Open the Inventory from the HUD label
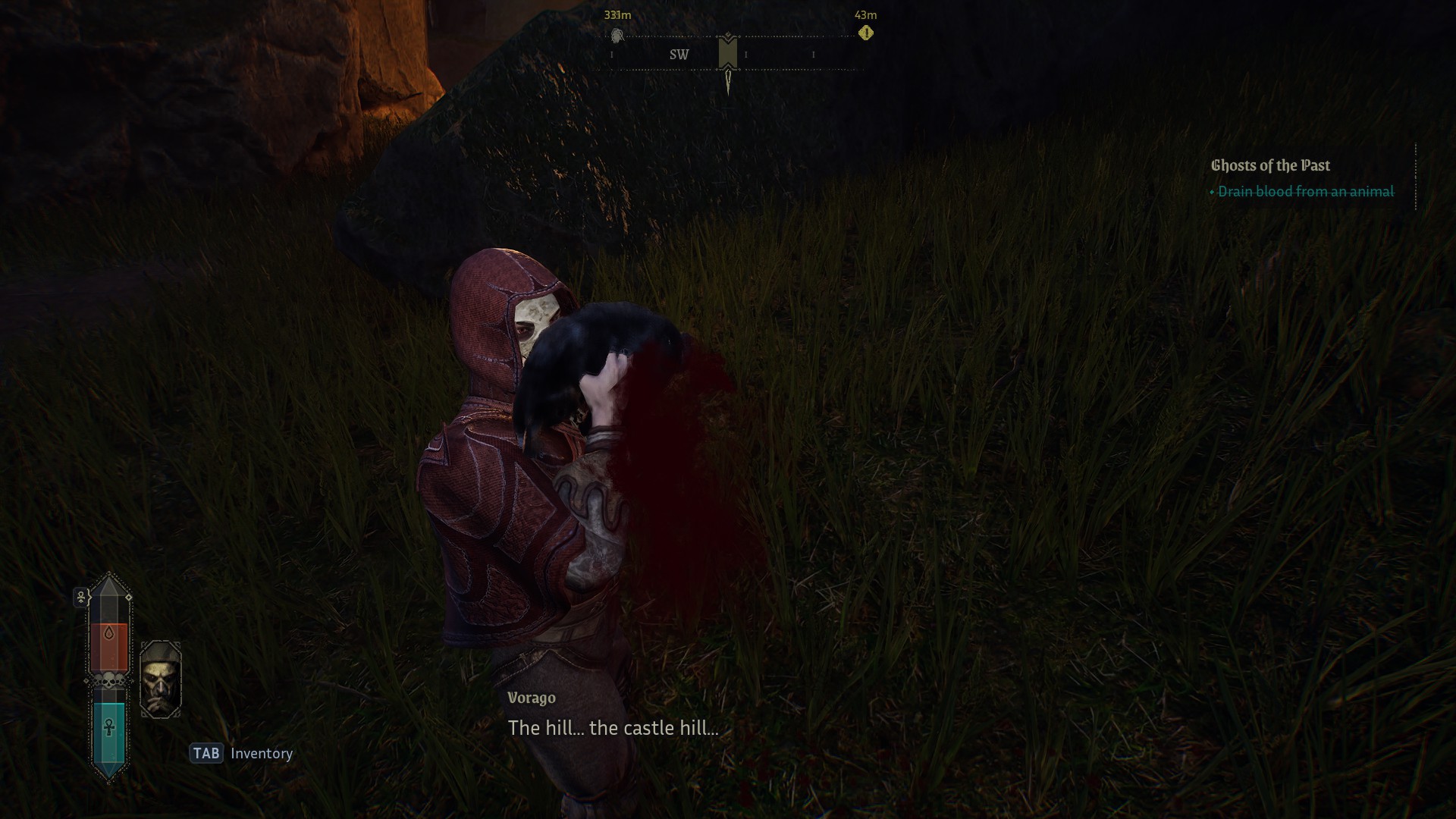1456x819 pixels. 261,753
